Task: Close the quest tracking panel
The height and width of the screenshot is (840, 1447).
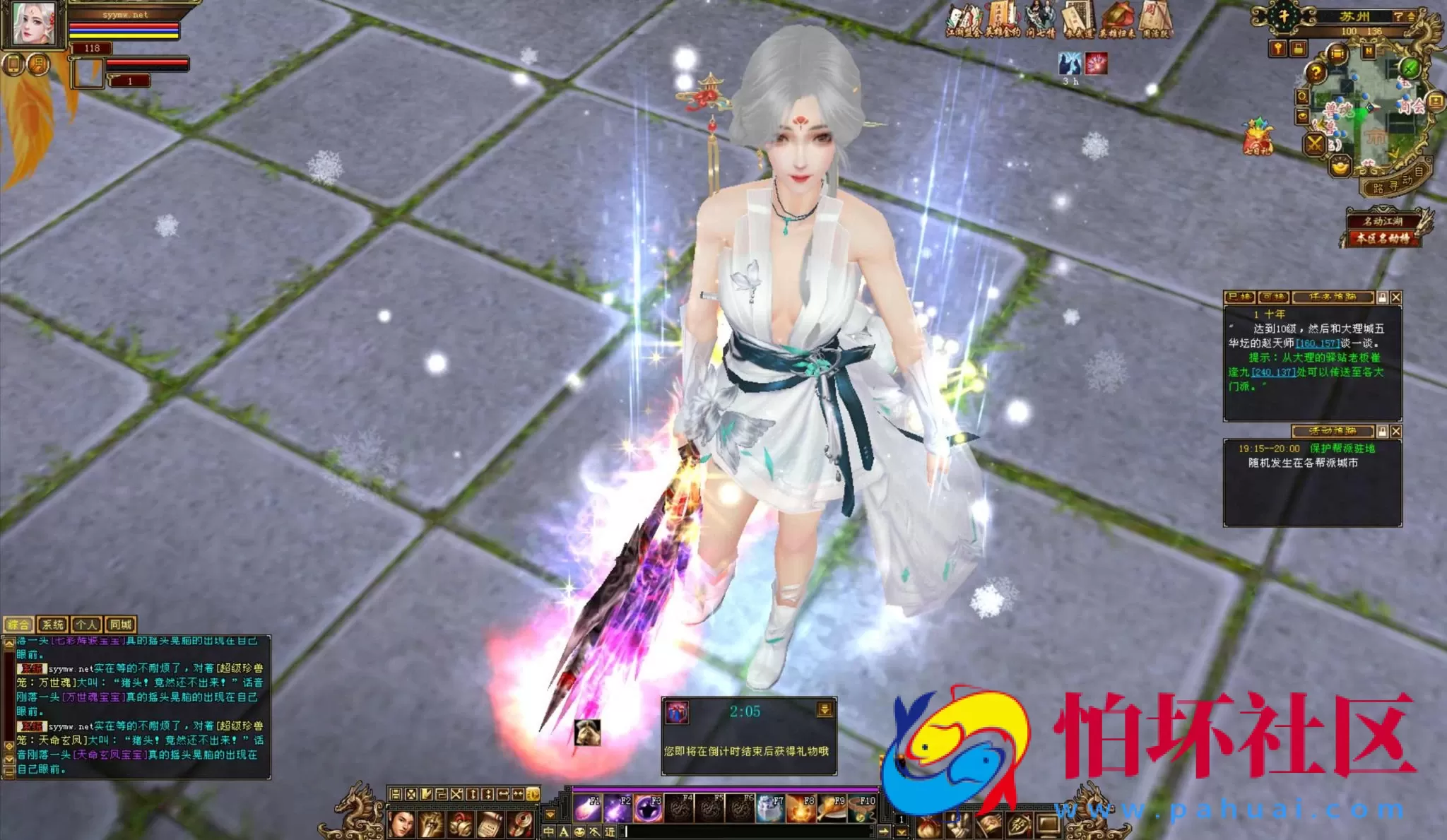Action: [1395, 298]
